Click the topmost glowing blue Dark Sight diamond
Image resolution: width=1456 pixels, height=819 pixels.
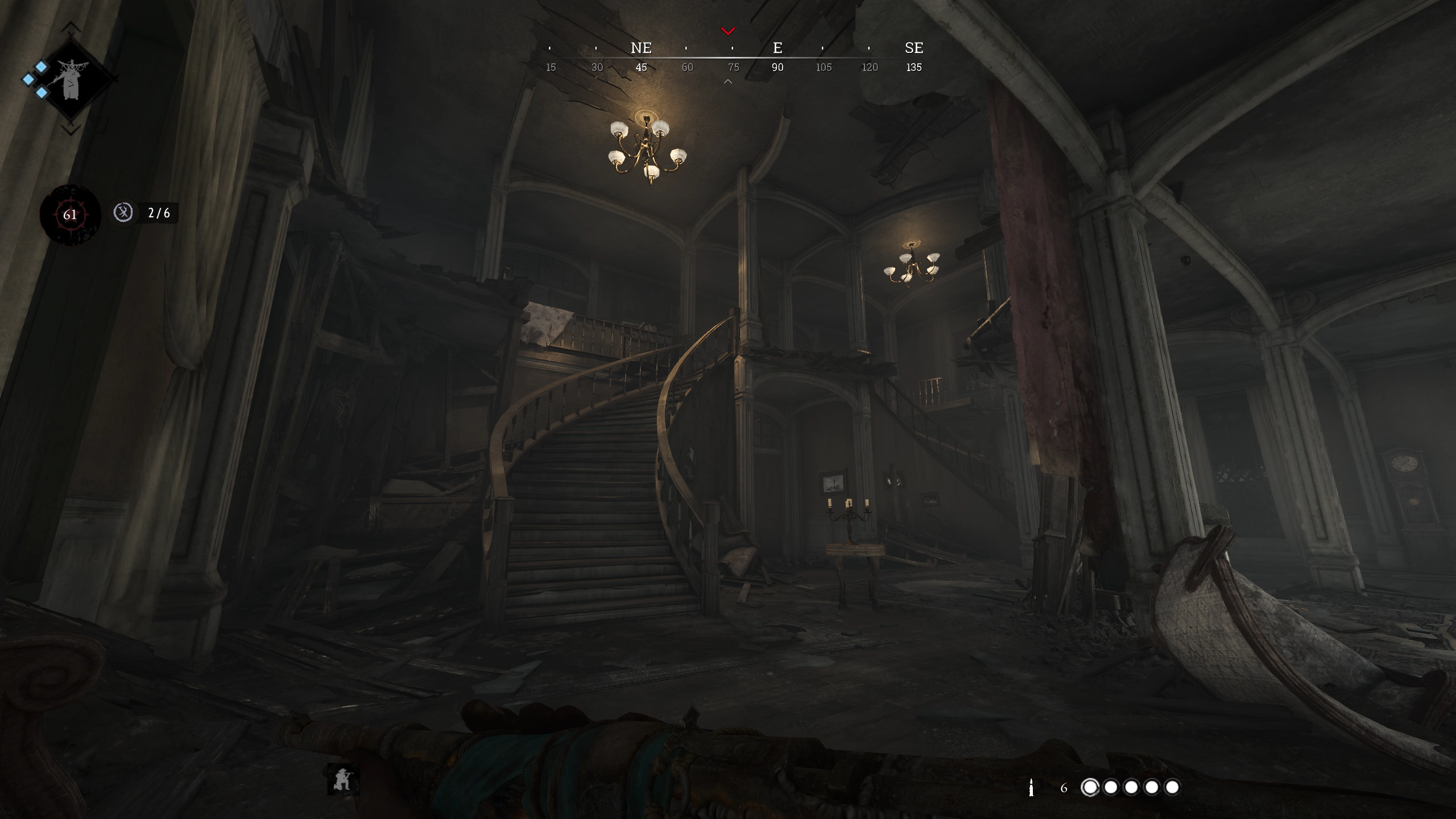point(42,67)
